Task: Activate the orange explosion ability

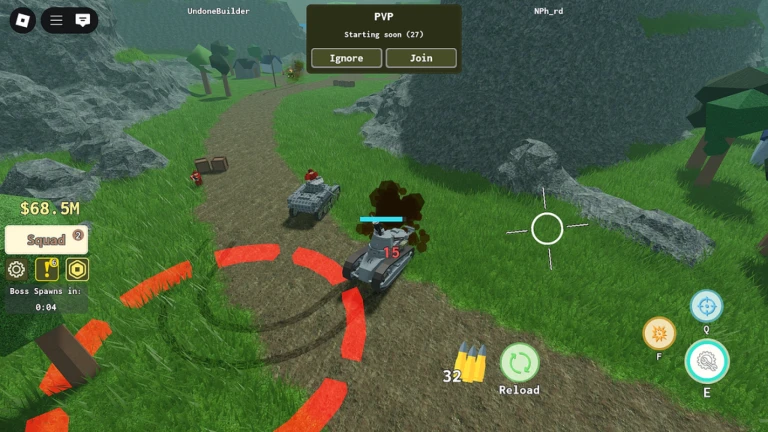Action: click(x=659, y=333)
